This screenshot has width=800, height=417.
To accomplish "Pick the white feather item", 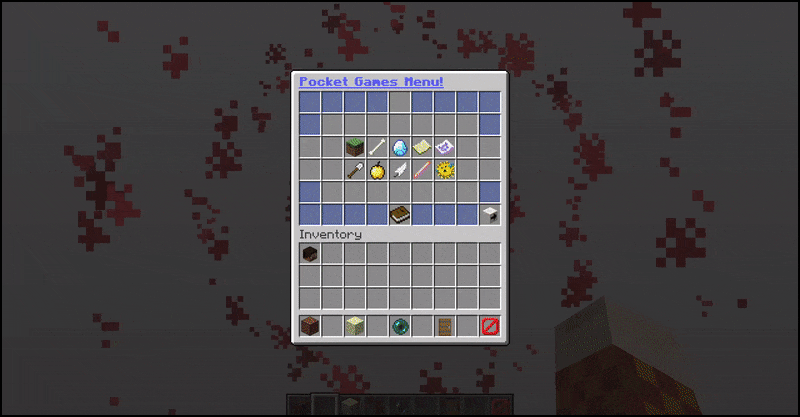I will 400,170.
